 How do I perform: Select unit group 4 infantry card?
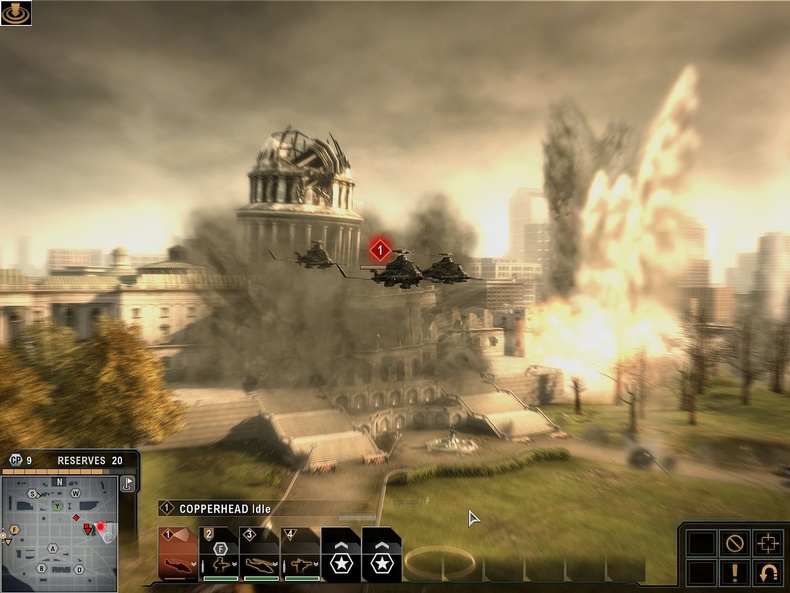301,556
